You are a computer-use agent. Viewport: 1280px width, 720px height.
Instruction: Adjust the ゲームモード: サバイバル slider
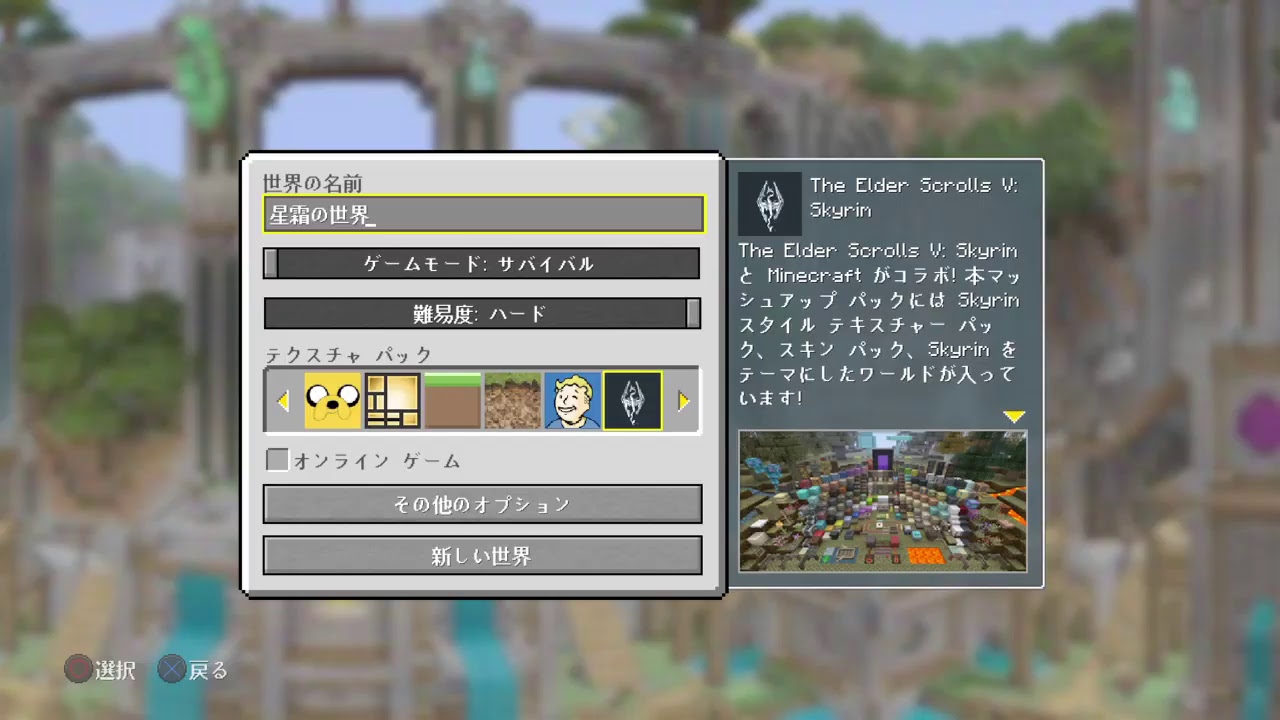pos(483,263)
